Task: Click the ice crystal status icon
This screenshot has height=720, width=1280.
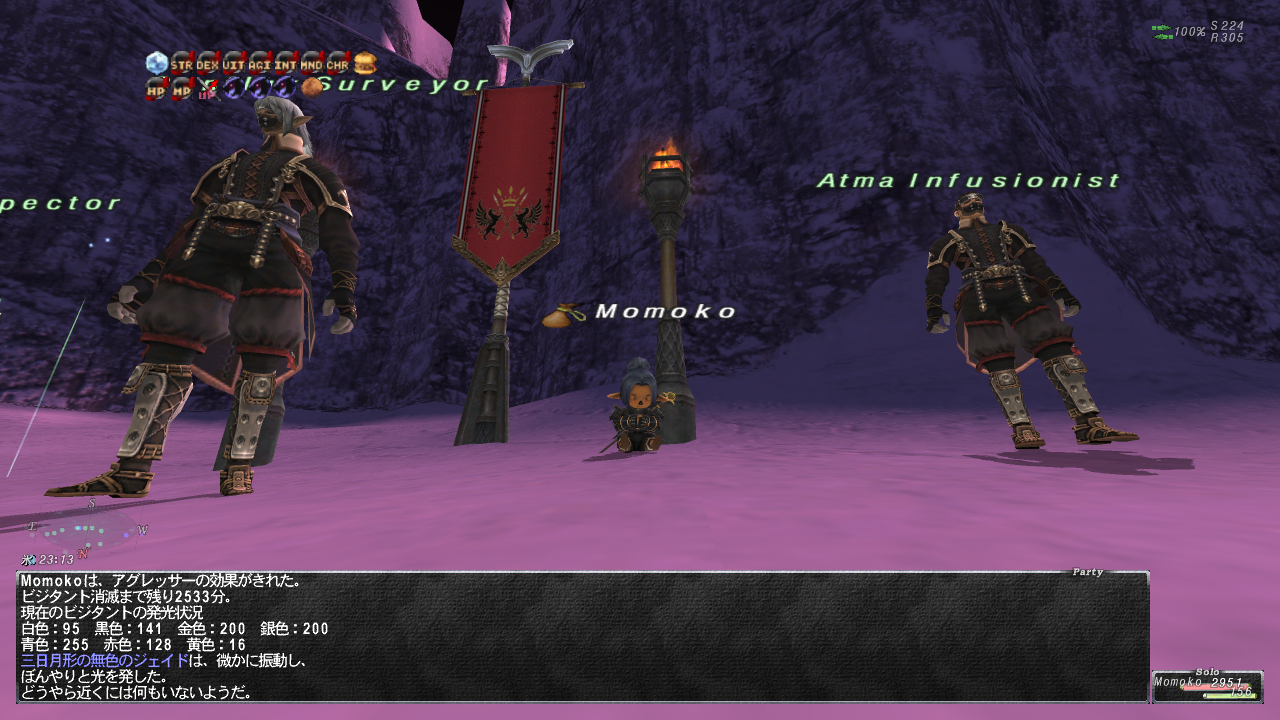Action: pos(157,64)
